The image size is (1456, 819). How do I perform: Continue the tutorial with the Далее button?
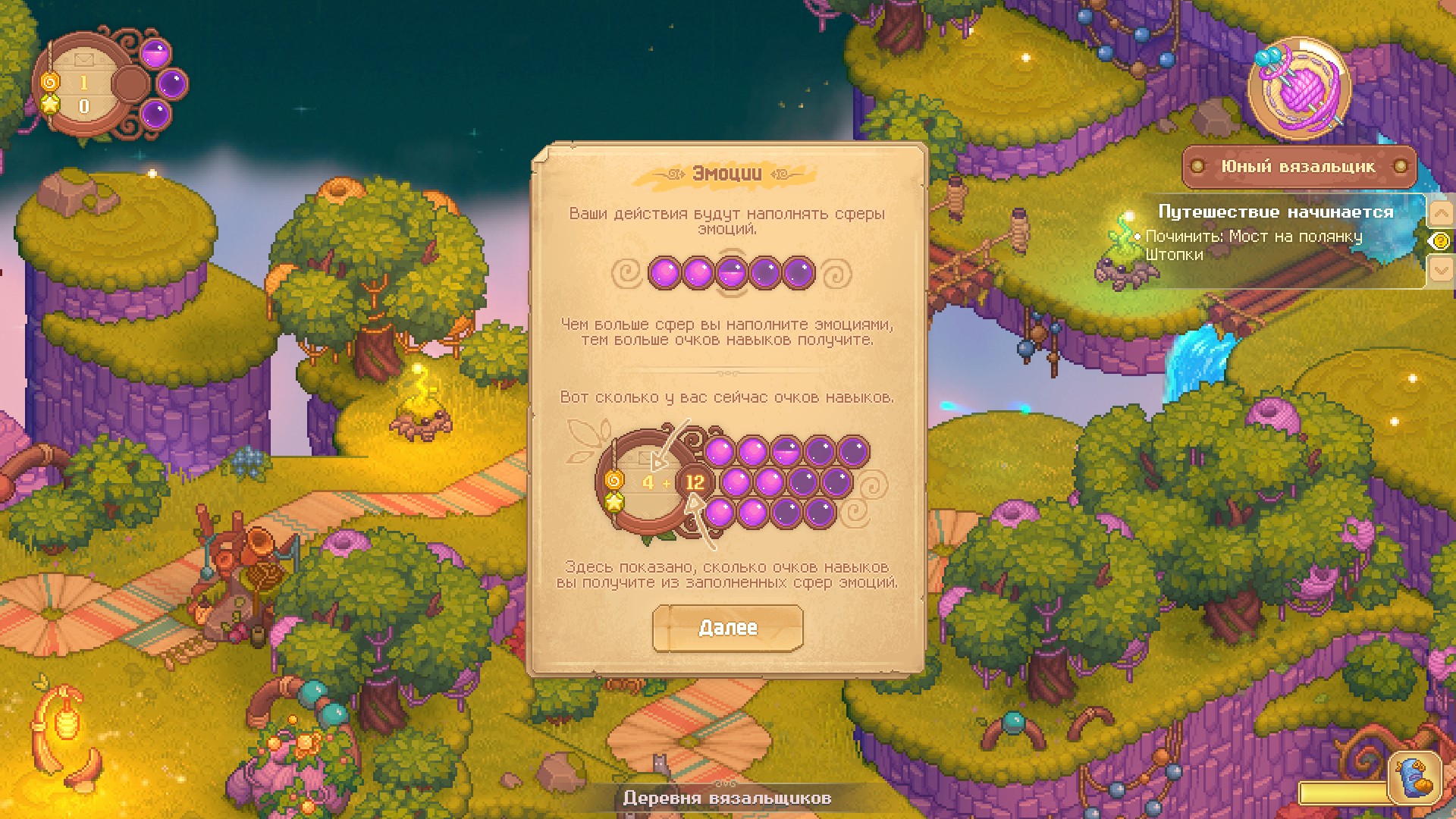point(727,628)
